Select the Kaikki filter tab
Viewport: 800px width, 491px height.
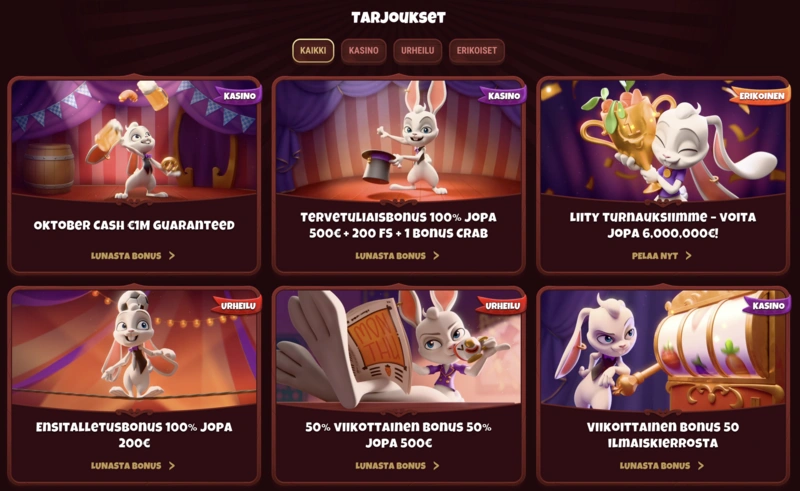coord(313,51)
